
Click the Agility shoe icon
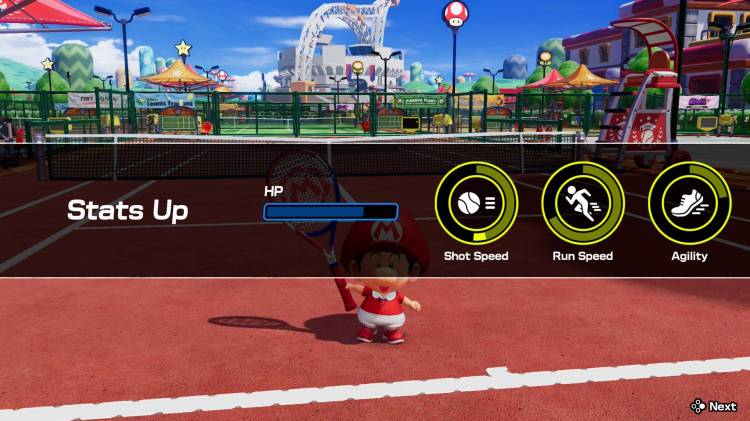[689, 203]
